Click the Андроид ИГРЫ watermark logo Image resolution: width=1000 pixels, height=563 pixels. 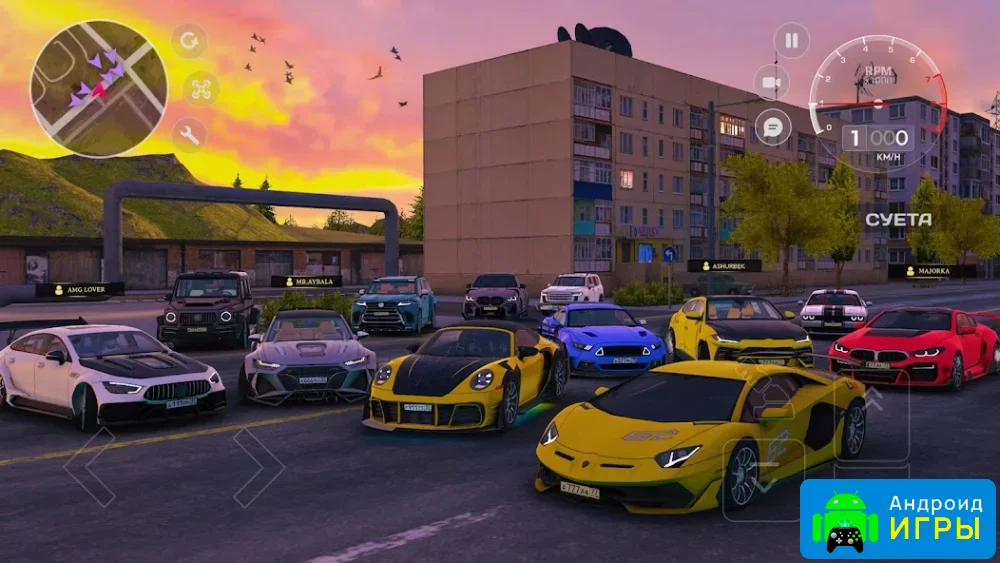click(x=897, y=519)
